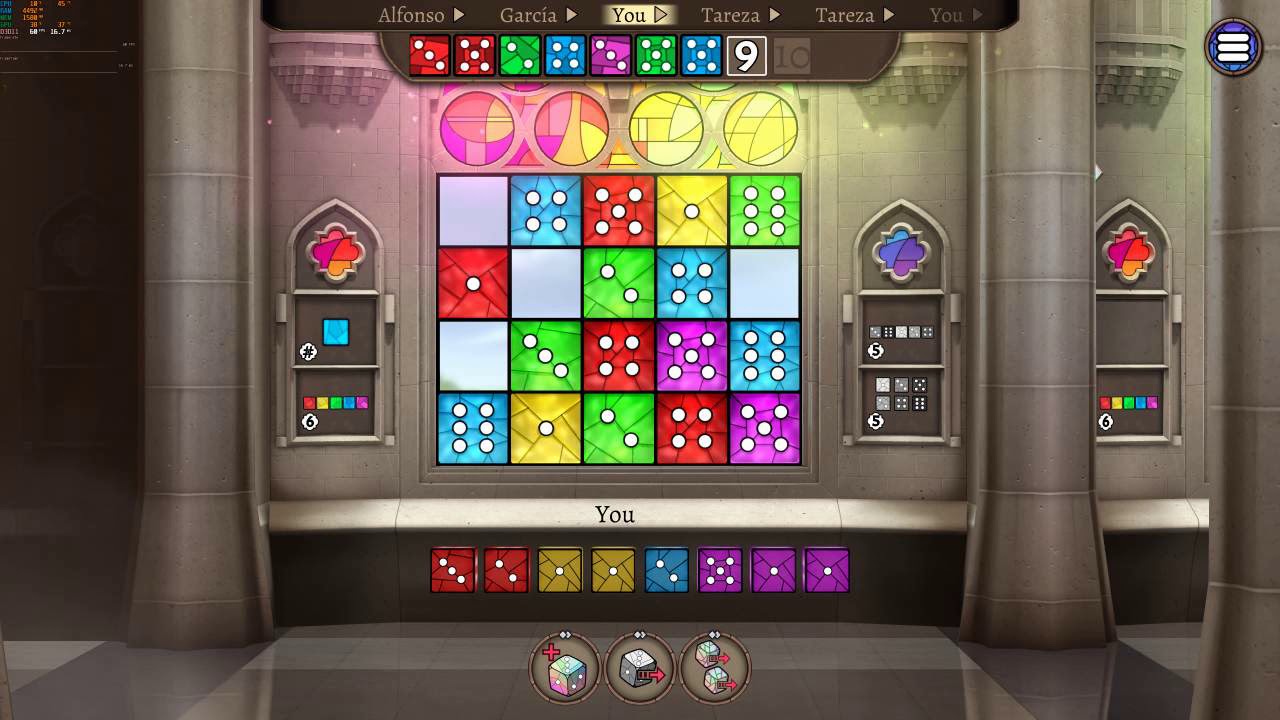Choose the purple die with five pips in hand
The image size is (1280, 720).
tap(720, 570)
